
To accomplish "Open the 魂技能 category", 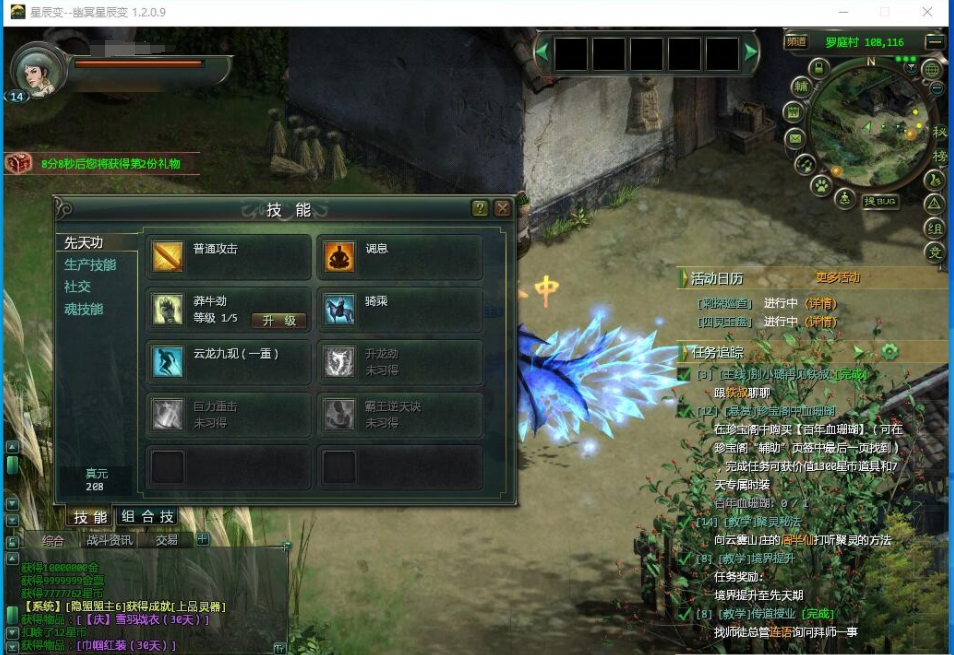I will point(84,310).
